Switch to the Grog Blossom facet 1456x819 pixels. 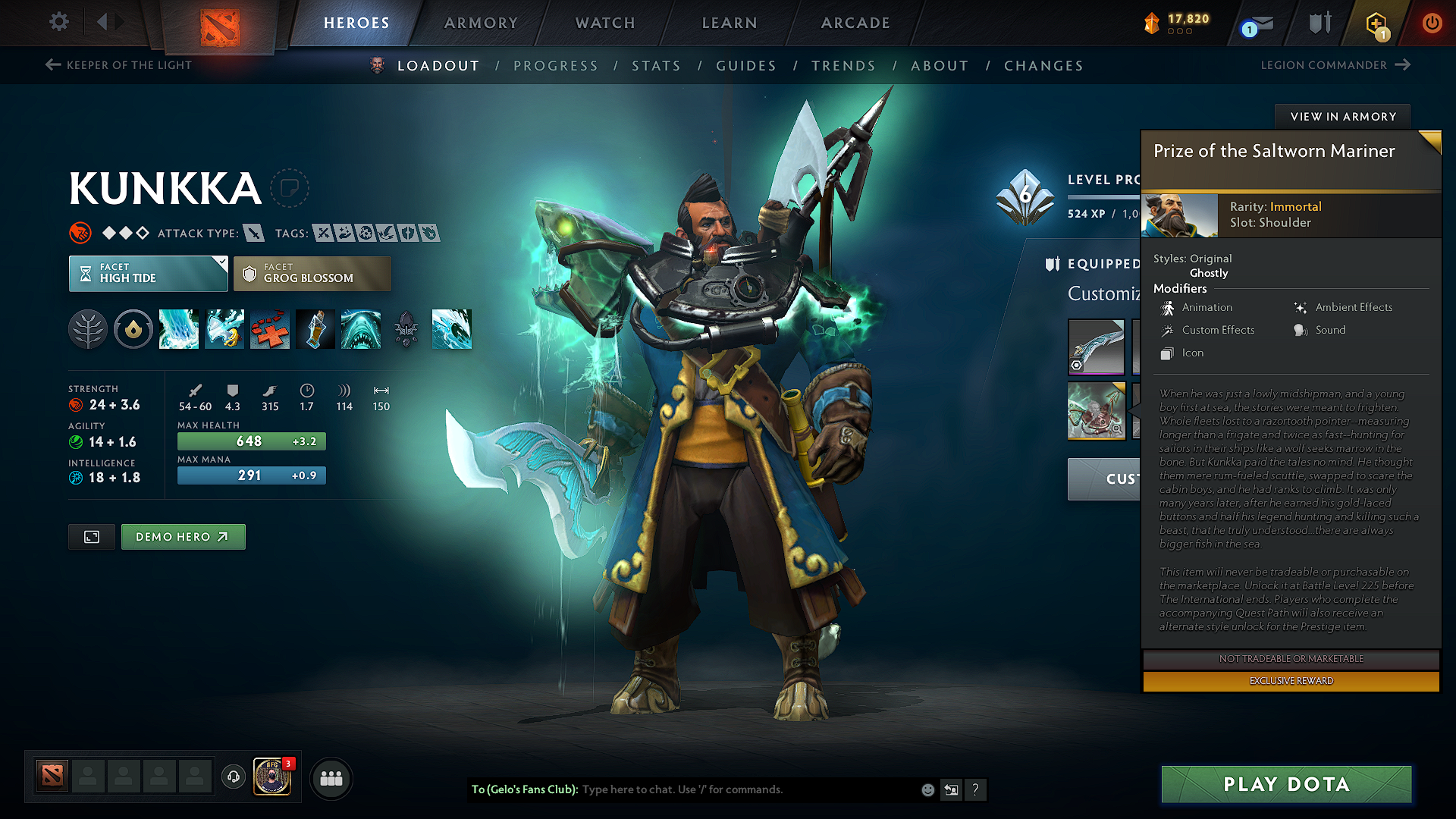point(312,273)
